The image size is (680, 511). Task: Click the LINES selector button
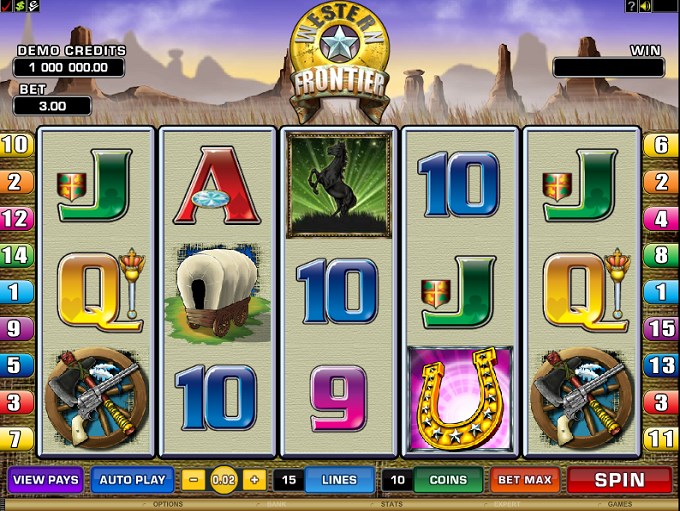pos(339,480)
